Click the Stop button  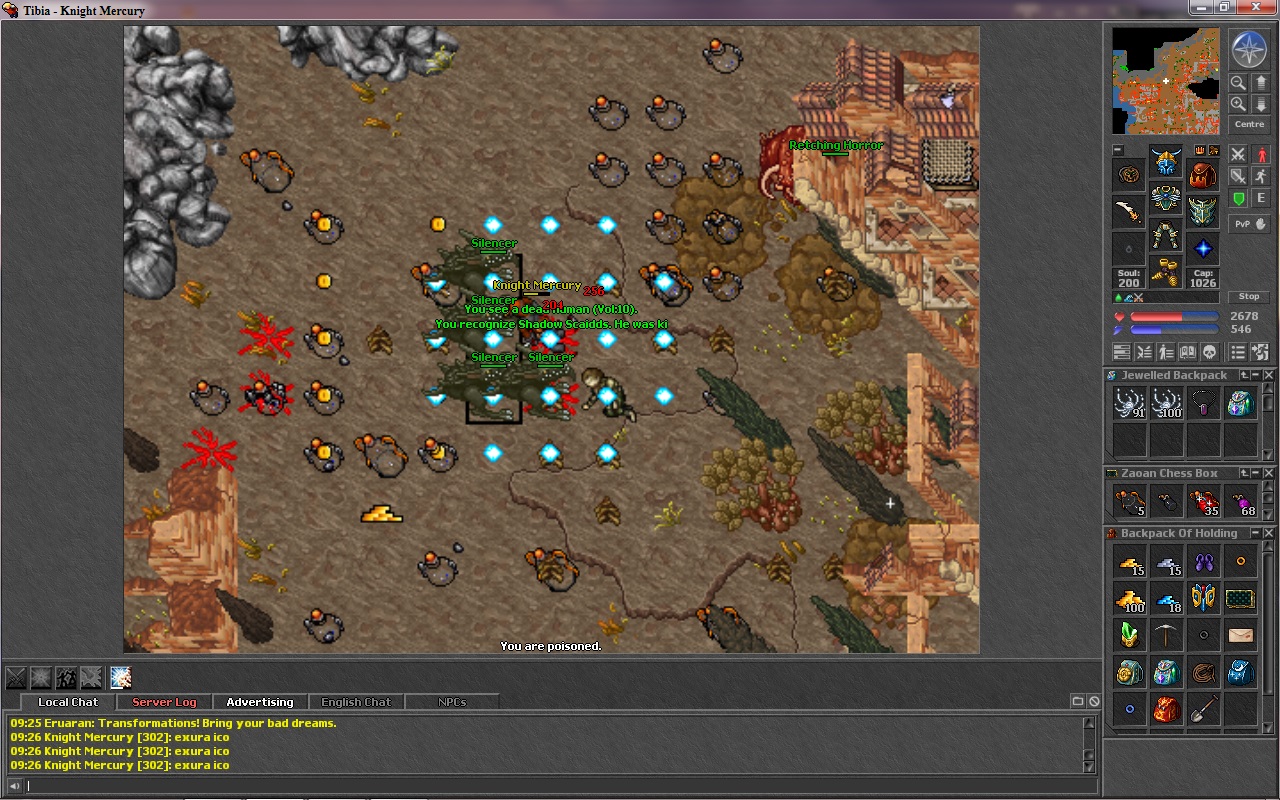click(x=1249, y=297)
